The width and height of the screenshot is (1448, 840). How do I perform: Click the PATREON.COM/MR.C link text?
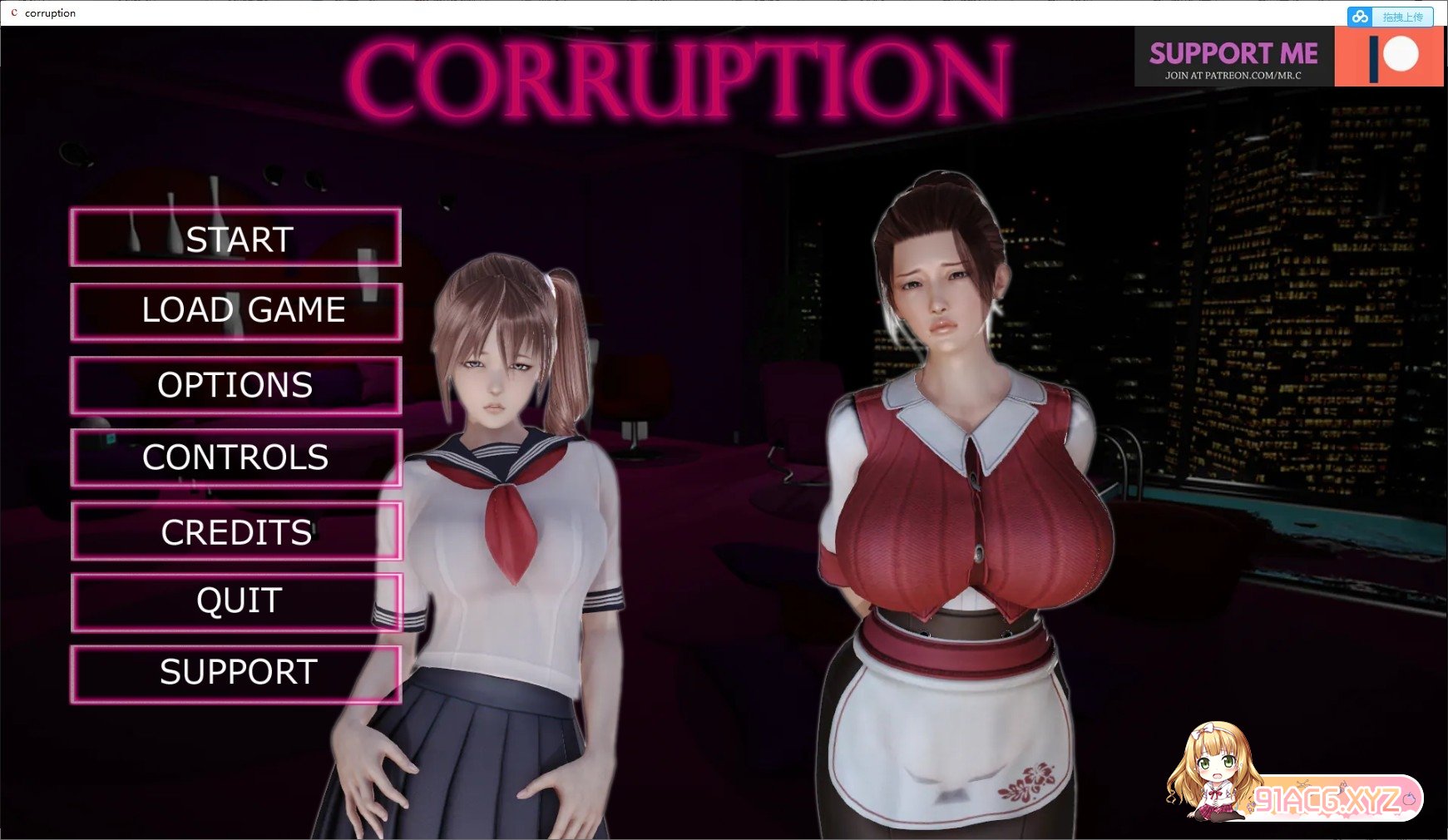(1233, 75)
